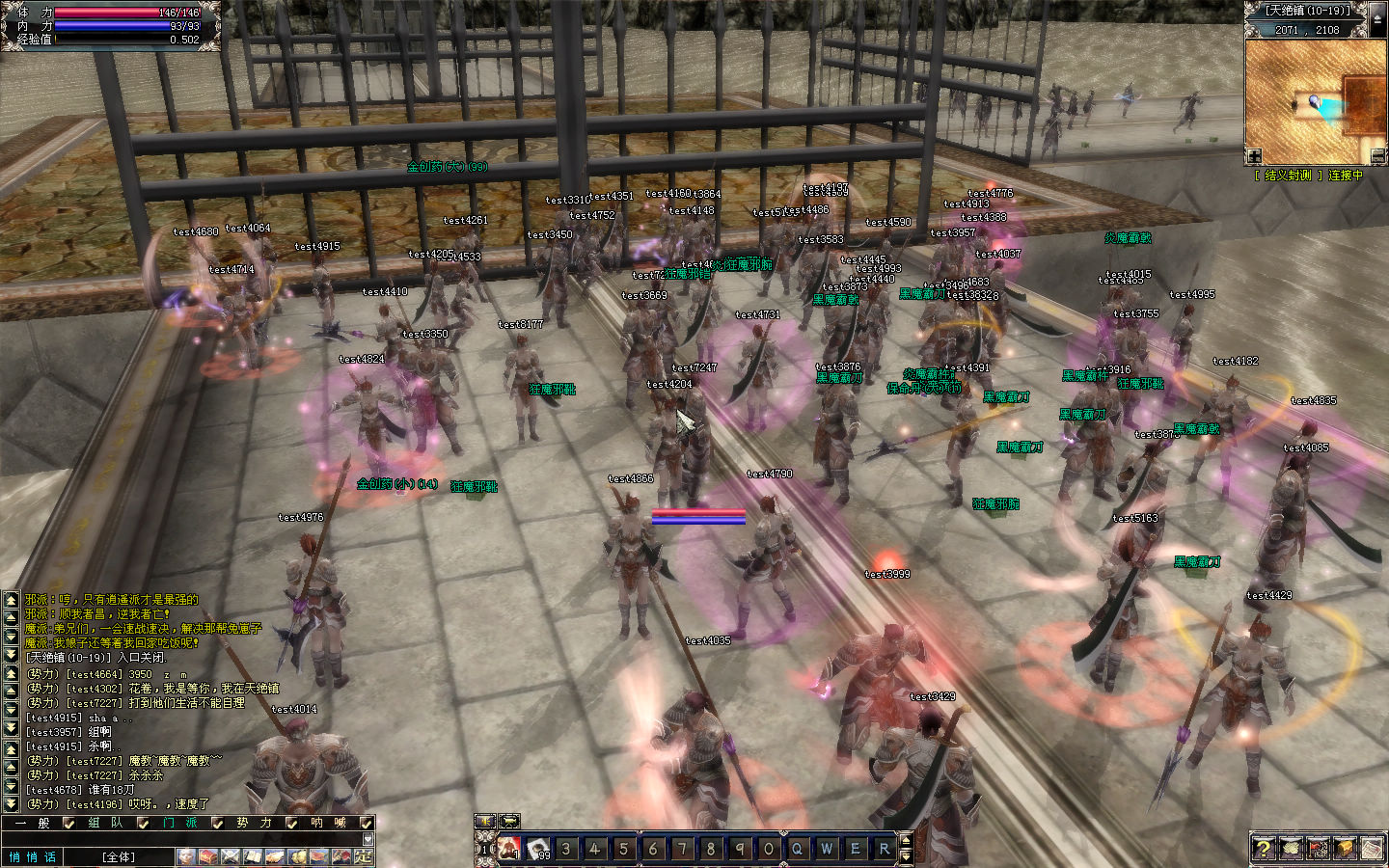Toggle the 一般 general chat checkbox
Viewport: 1389px width, 868px height.
coord(68,823)
